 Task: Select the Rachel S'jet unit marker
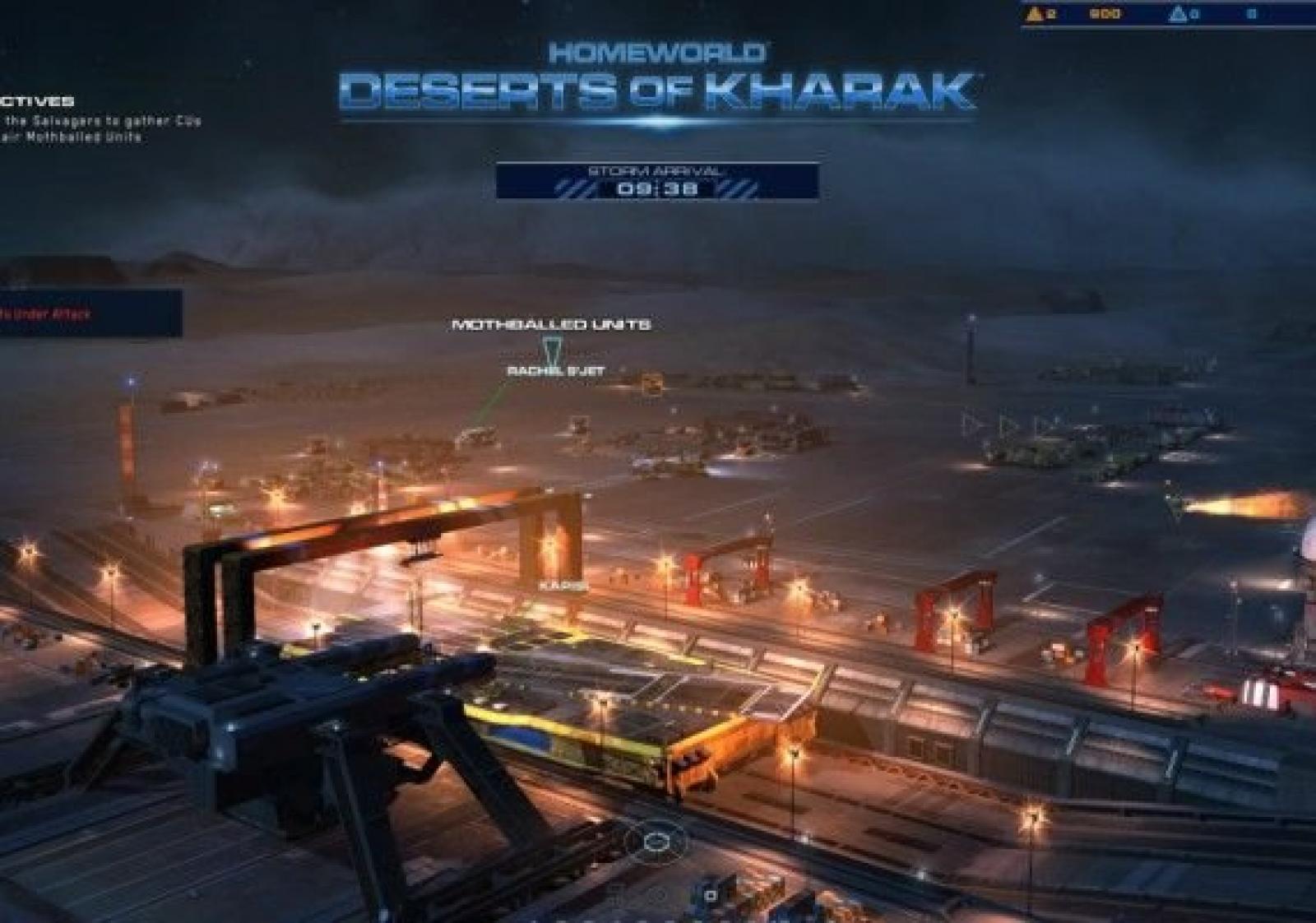(555, 371)
